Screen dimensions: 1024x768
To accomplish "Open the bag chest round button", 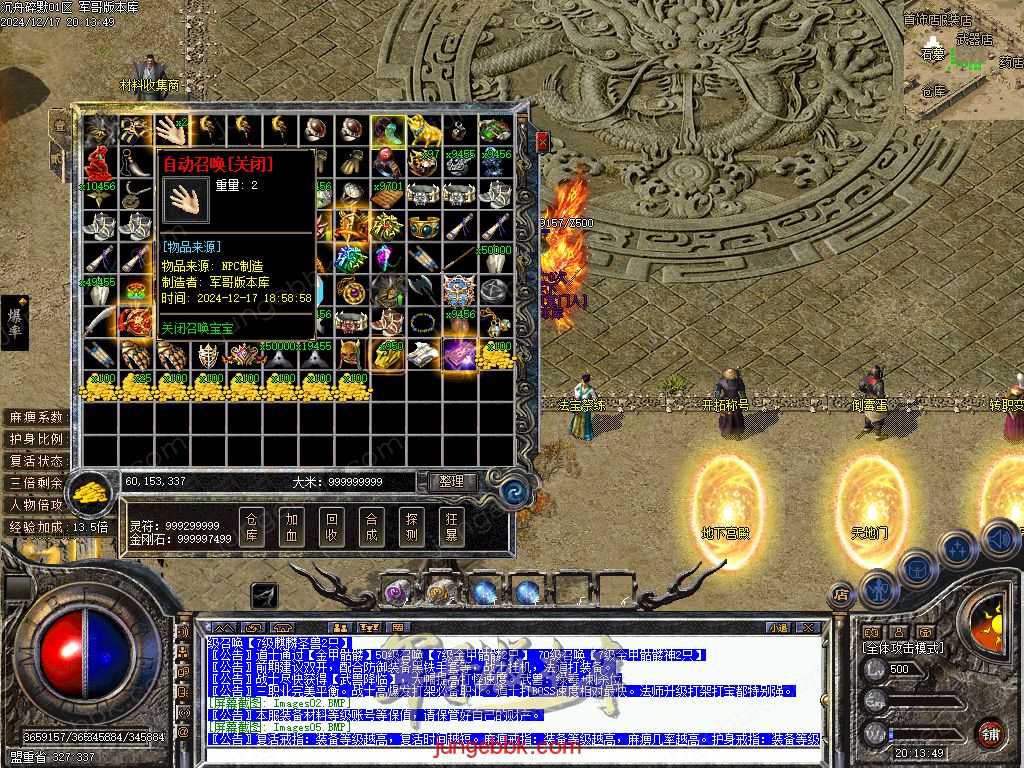I will 917,568.
